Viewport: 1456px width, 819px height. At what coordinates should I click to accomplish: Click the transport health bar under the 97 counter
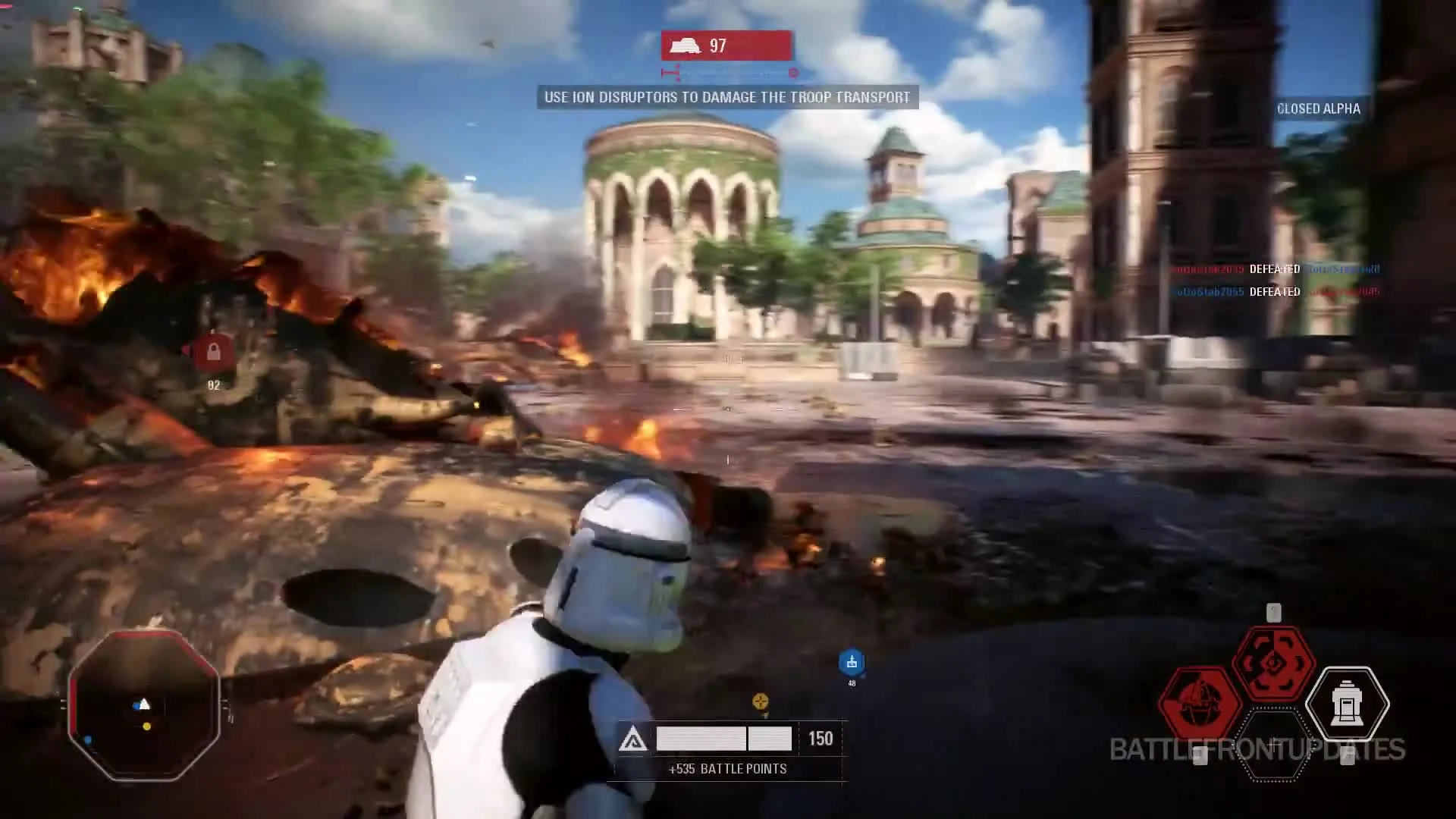click(x=728, y=74)
